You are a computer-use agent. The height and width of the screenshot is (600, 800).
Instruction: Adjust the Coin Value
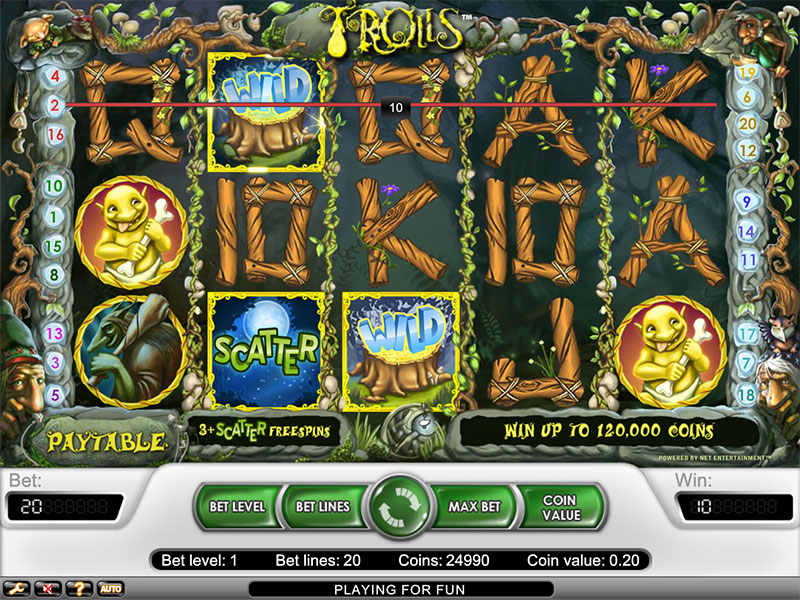click(x=560, y=507)
